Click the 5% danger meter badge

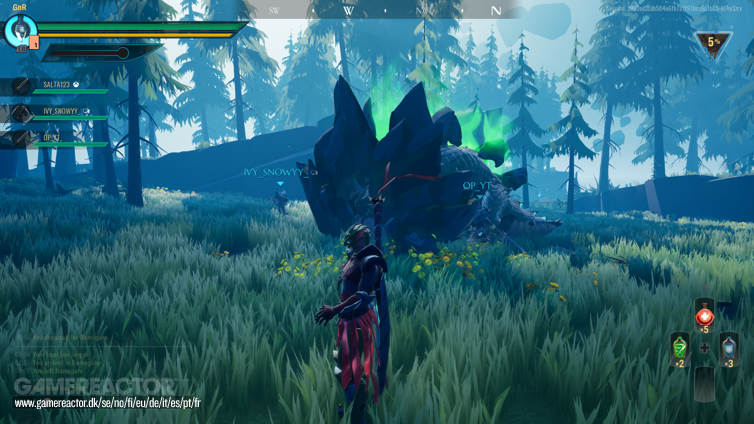point(713,43)
